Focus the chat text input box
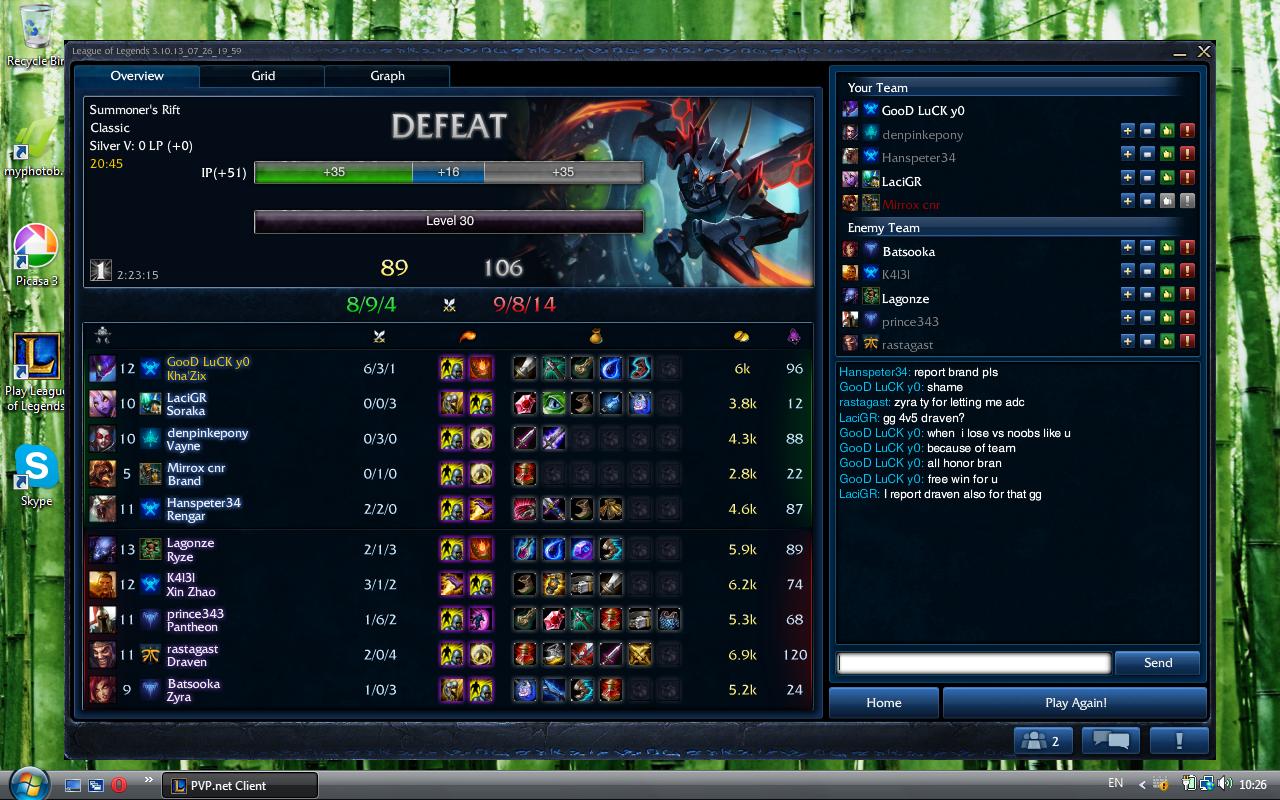This screenshot has height=800, width=1280. [x=974, y=662]
